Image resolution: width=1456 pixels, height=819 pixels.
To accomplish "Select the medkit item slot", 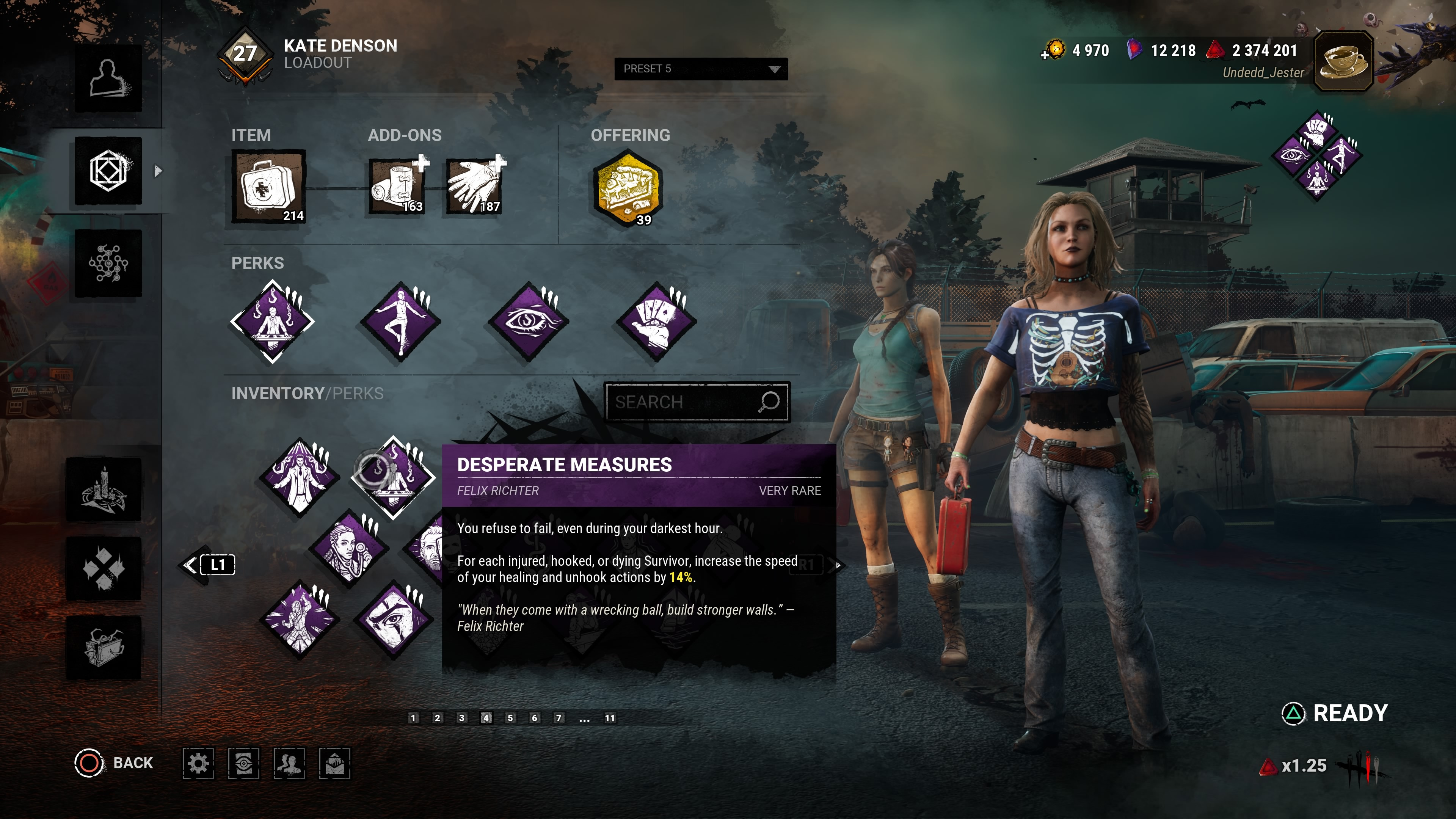I will pyautogui.click(x=268, y=187).
